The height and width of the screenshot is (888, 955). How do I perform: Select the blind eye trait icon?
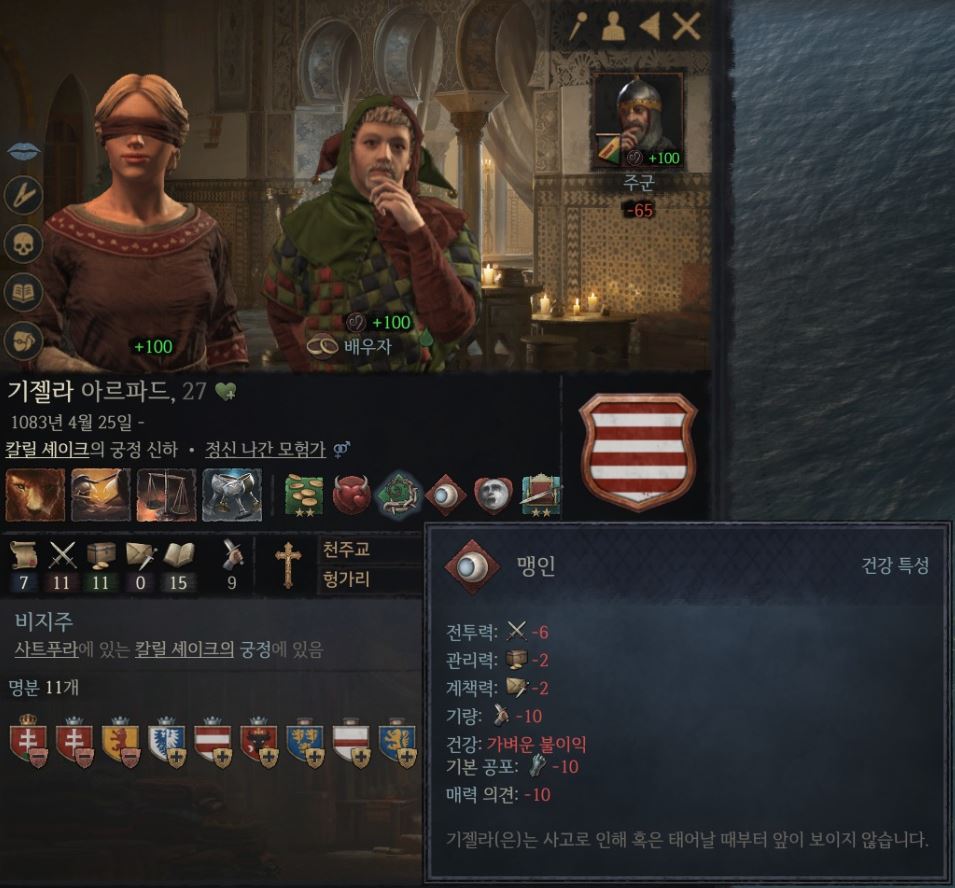[445, 495]
